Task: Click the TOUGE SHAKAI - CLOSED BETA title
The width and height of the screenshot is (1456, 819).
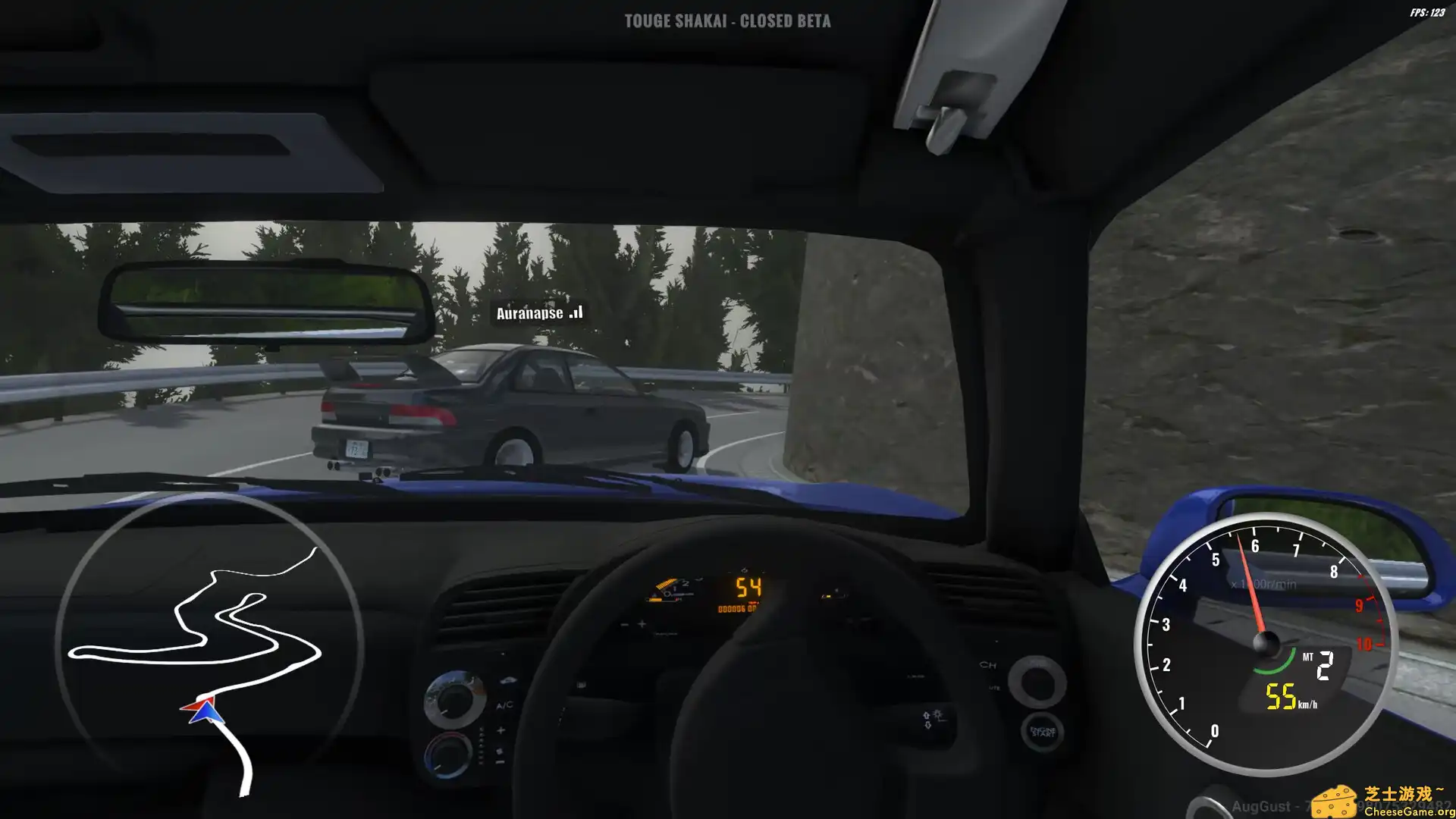Action: click(727, 21)
